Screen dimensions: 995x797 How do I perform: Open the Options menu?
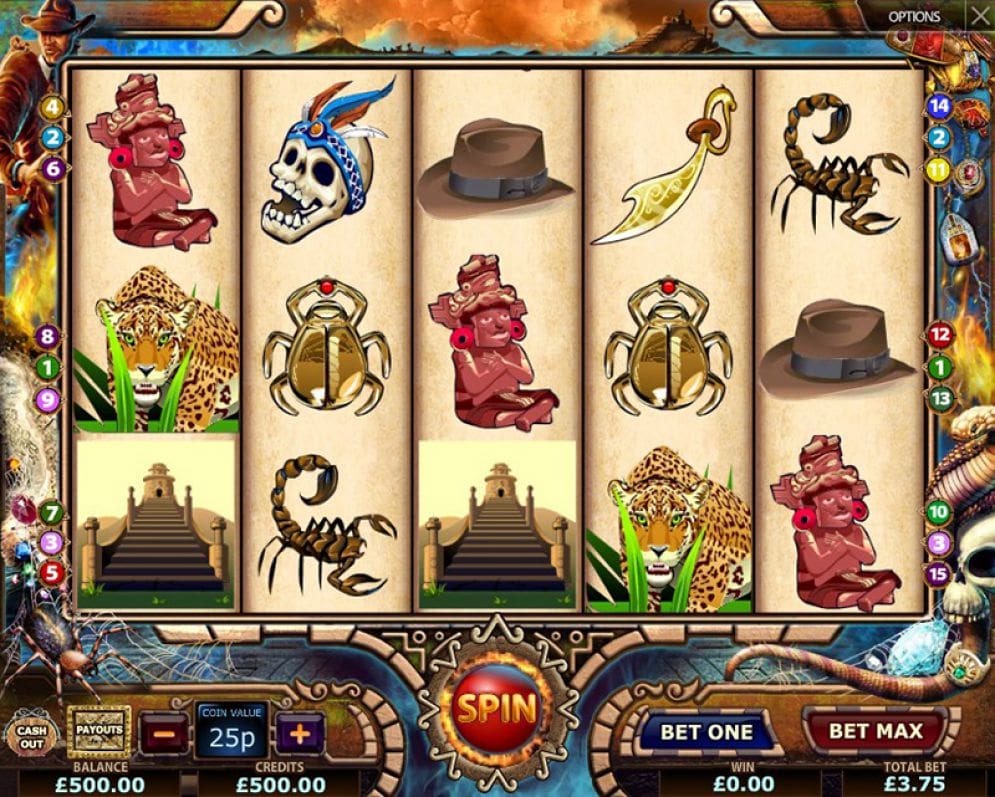(914, 16)
